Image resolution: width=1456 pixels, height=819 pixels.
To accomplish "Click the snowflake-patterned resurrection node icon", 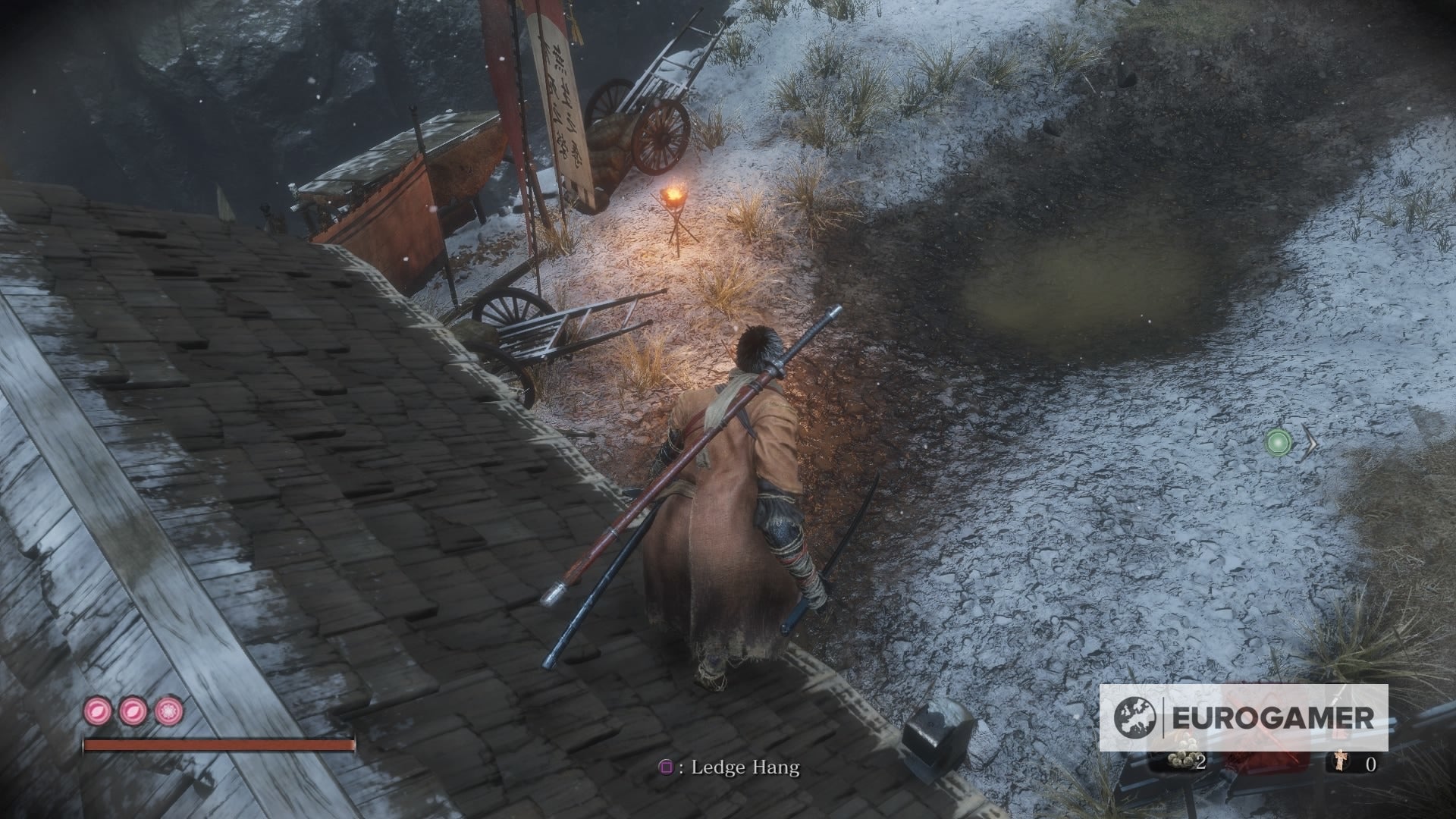I will (x=168, y=711).
